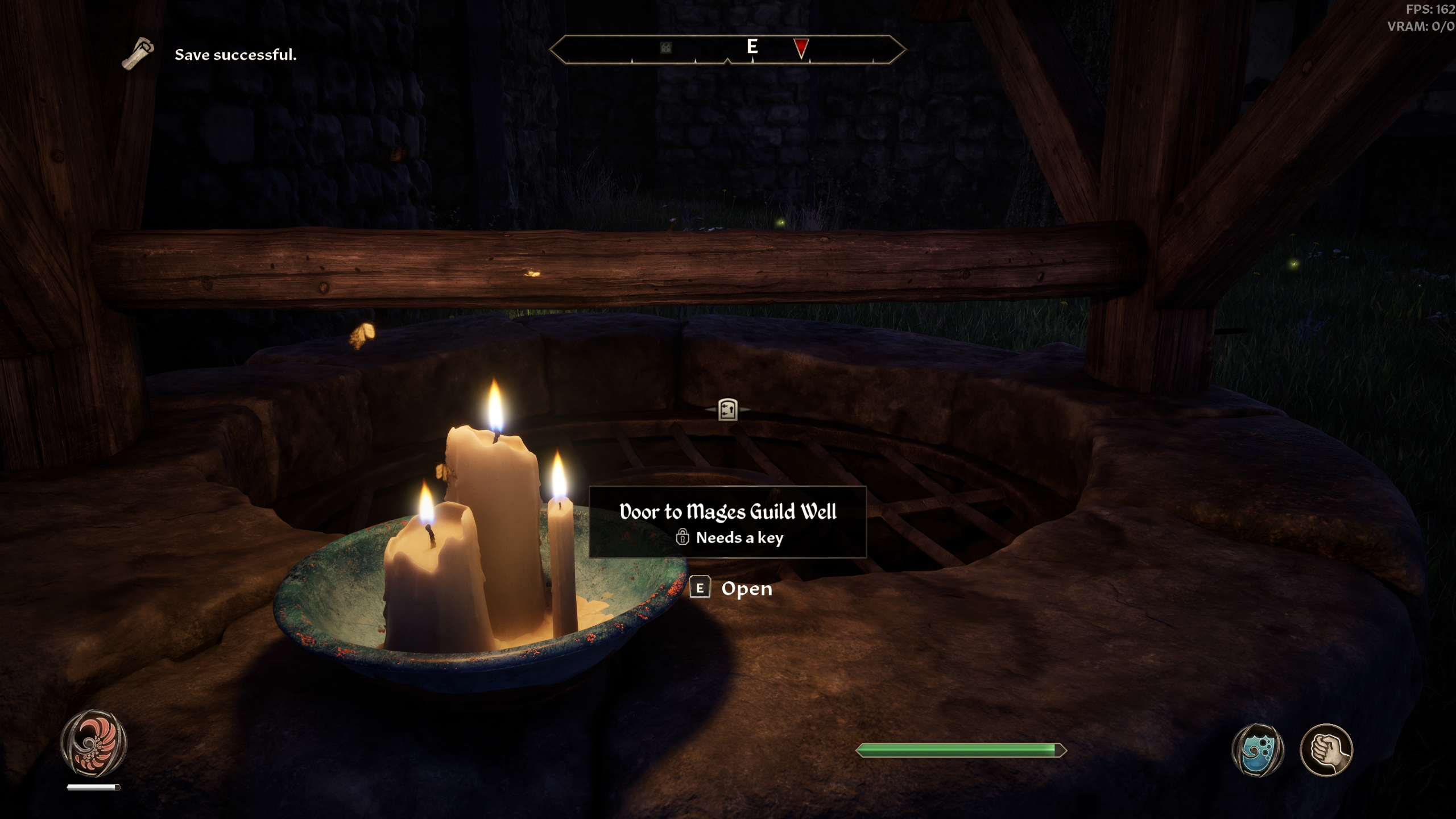Click the grey castle marker on the compass
The height and width of the screenshot is (819, 1456).
(x=665, y=48)
